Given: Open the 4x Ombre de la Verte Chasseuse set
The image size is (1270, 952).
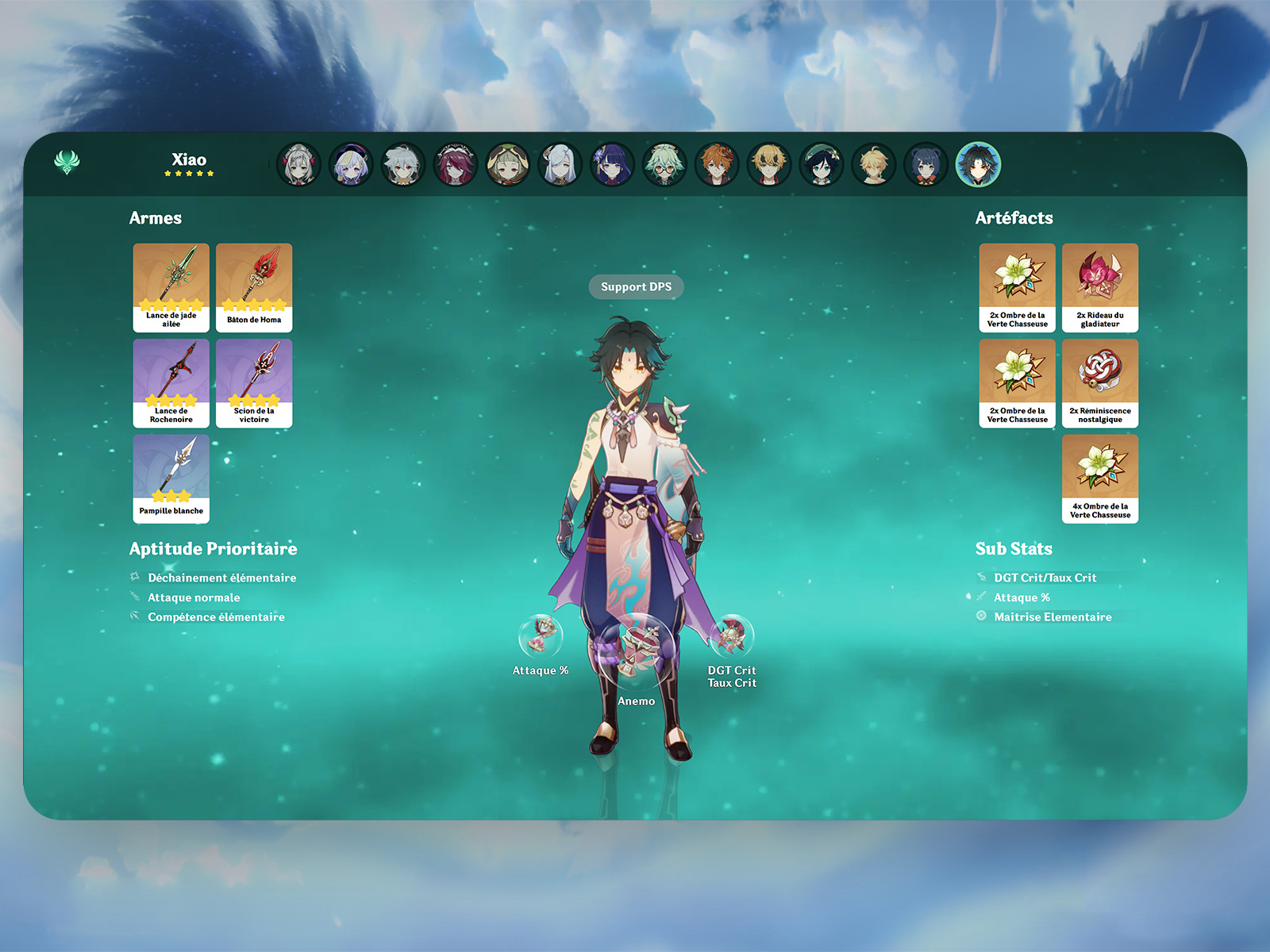Looking at the screenshot, I should 1100,478.
